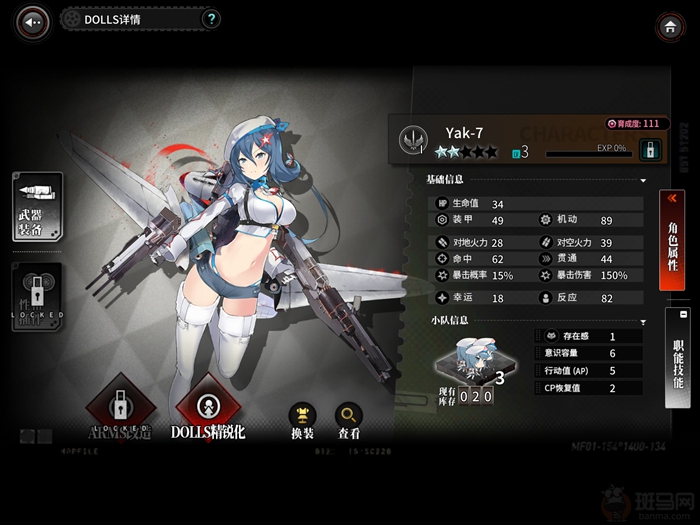The image size is (700, 525).
Task: Open the 武器装备 weapon equipment panel
Action: (37, 206)
